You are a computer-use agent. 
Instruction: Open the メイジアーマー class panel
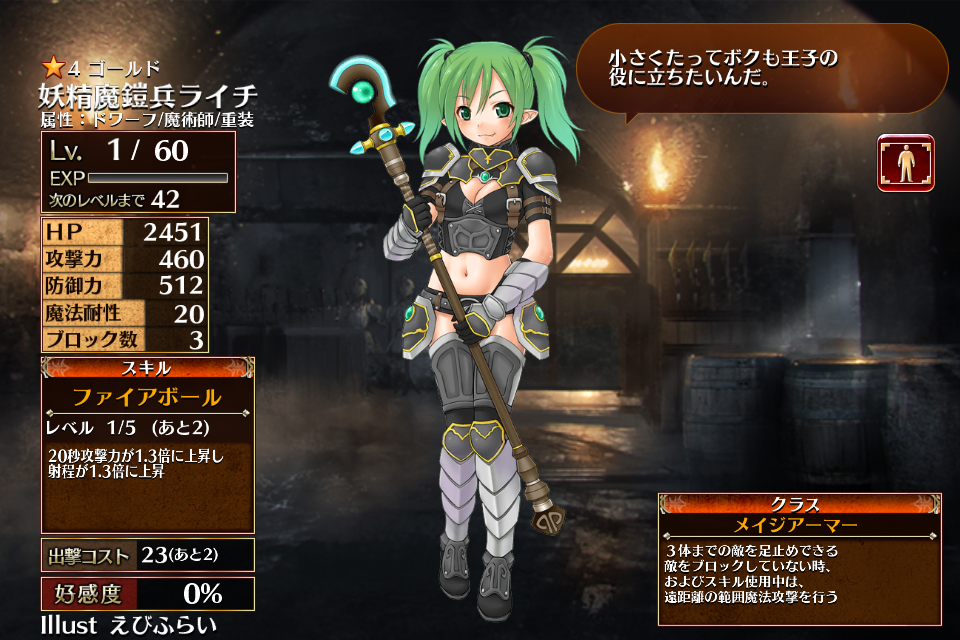click(798, 523)
